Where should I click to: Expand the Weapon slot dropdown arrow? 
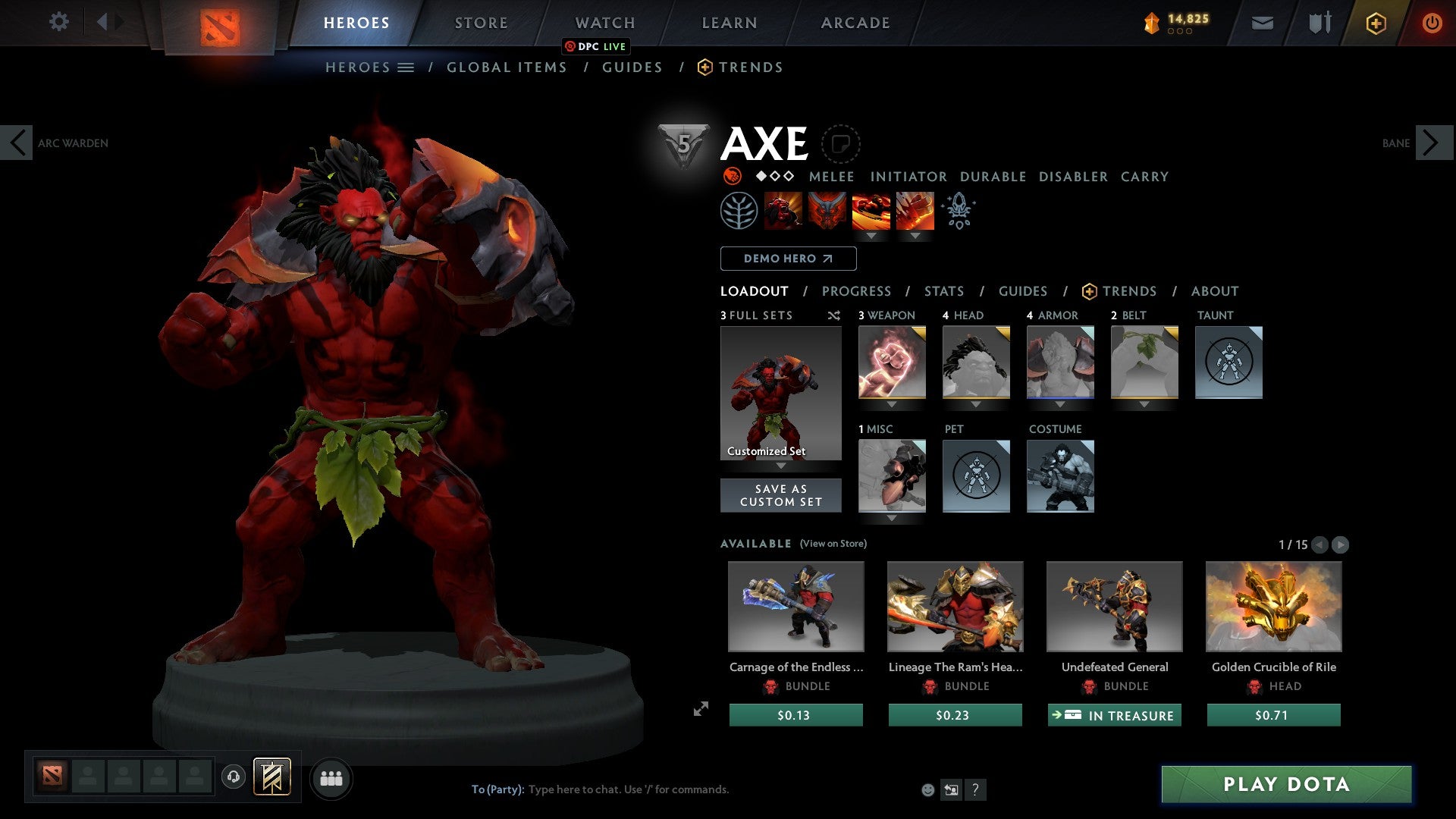[x=892, y=405]
